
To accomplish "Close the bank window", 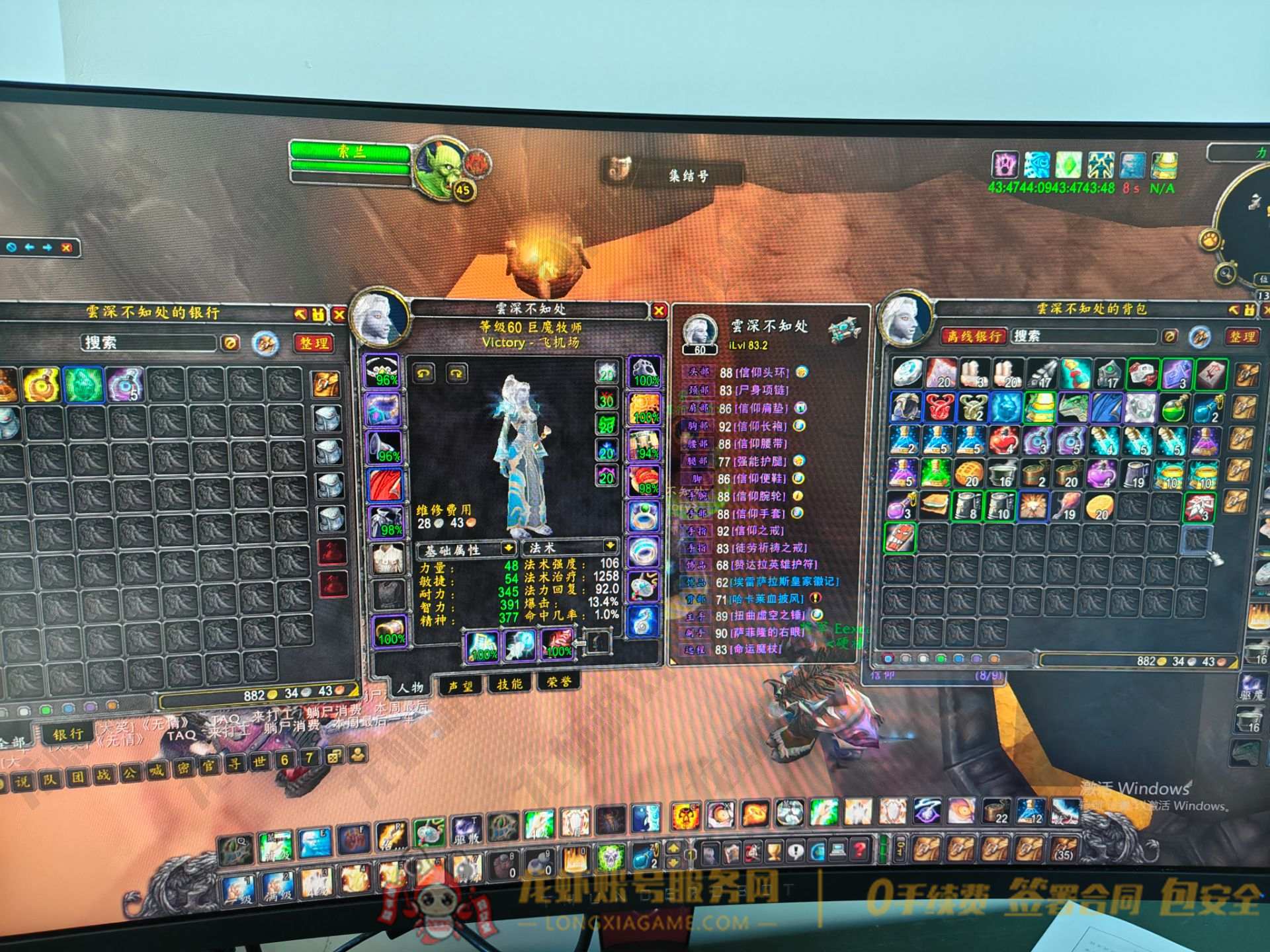I will (x=339, y=315).
